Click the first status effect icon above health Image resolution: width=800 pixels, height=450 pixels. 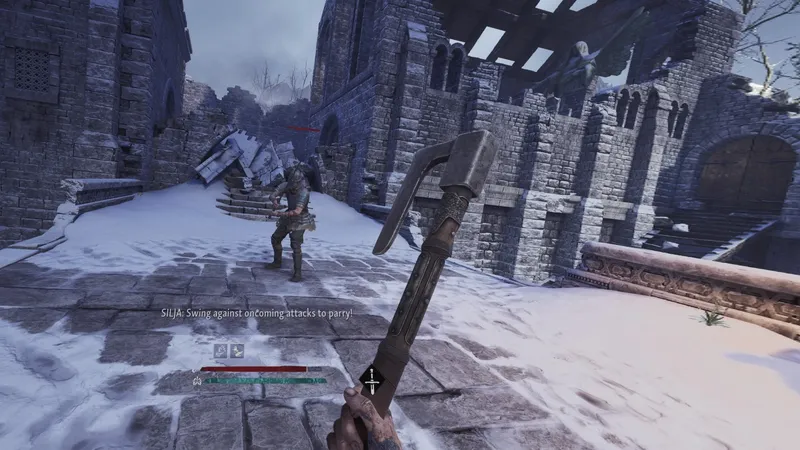[x=220, y=350]
